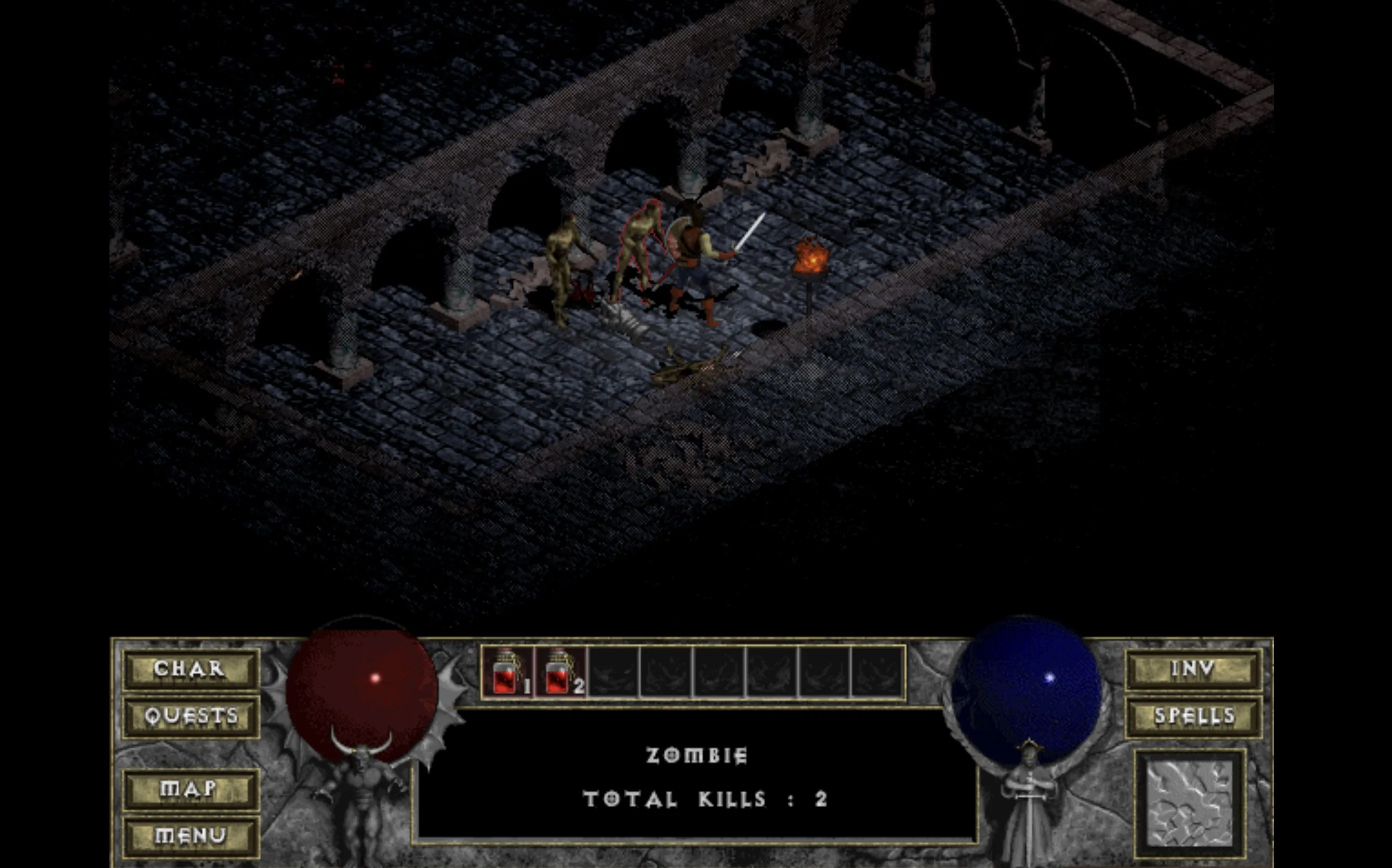
Task: Open the INV inventory panel
Action: point(1193,669)
